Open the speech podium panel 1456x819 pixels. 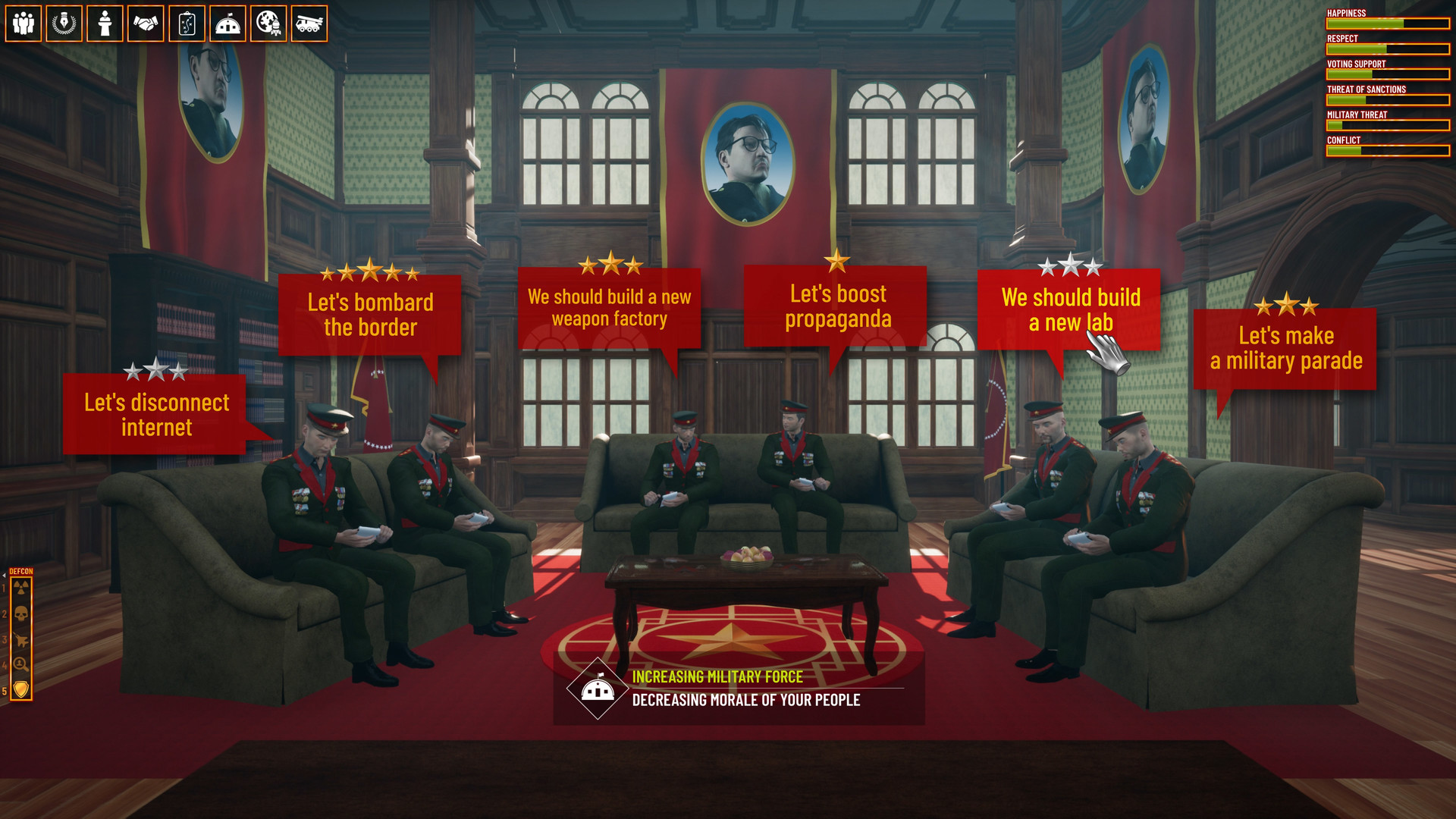[105, 24]
